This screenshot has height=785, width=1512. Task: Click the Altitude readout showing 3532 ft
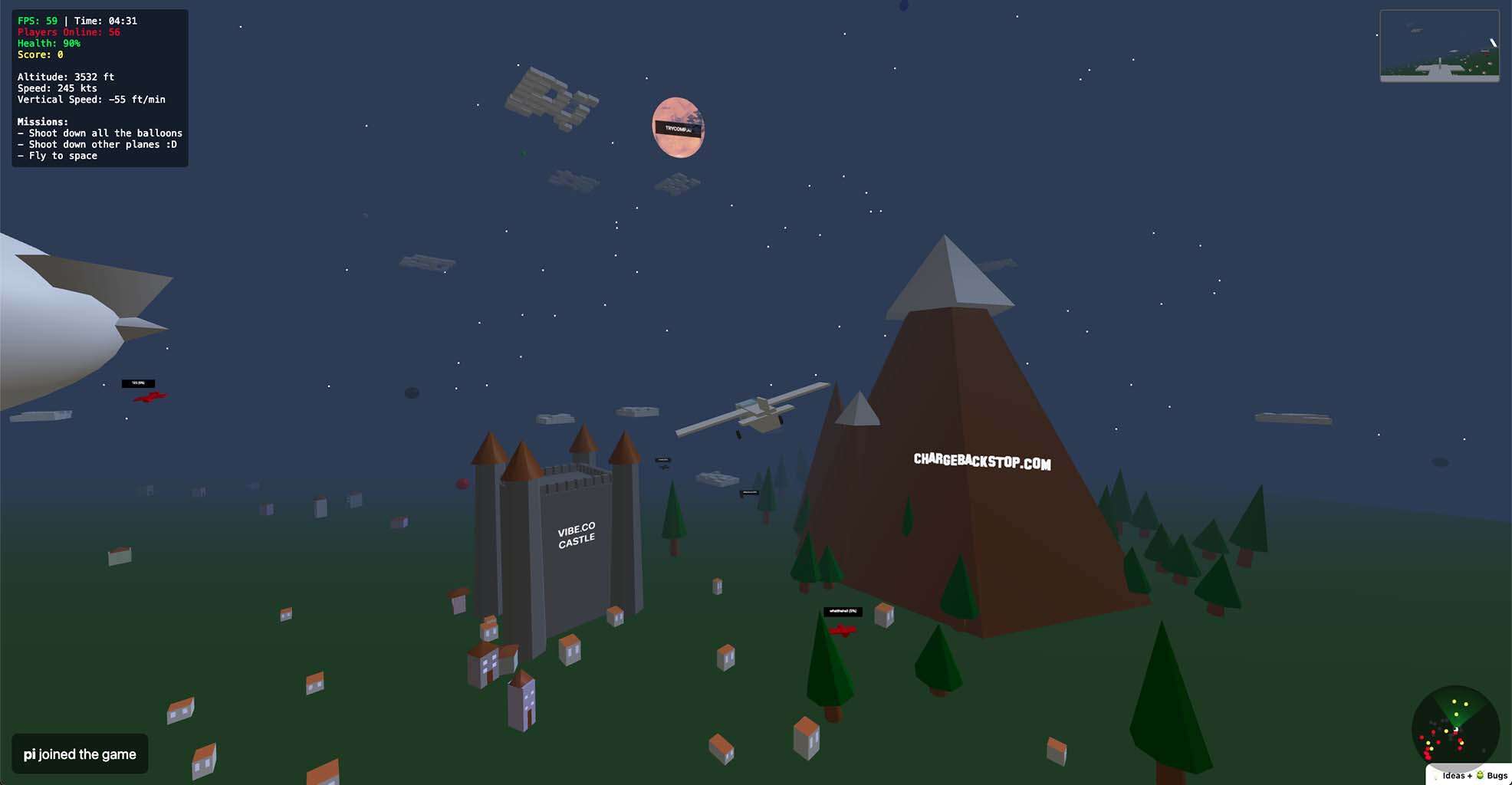tap(65, 77)
